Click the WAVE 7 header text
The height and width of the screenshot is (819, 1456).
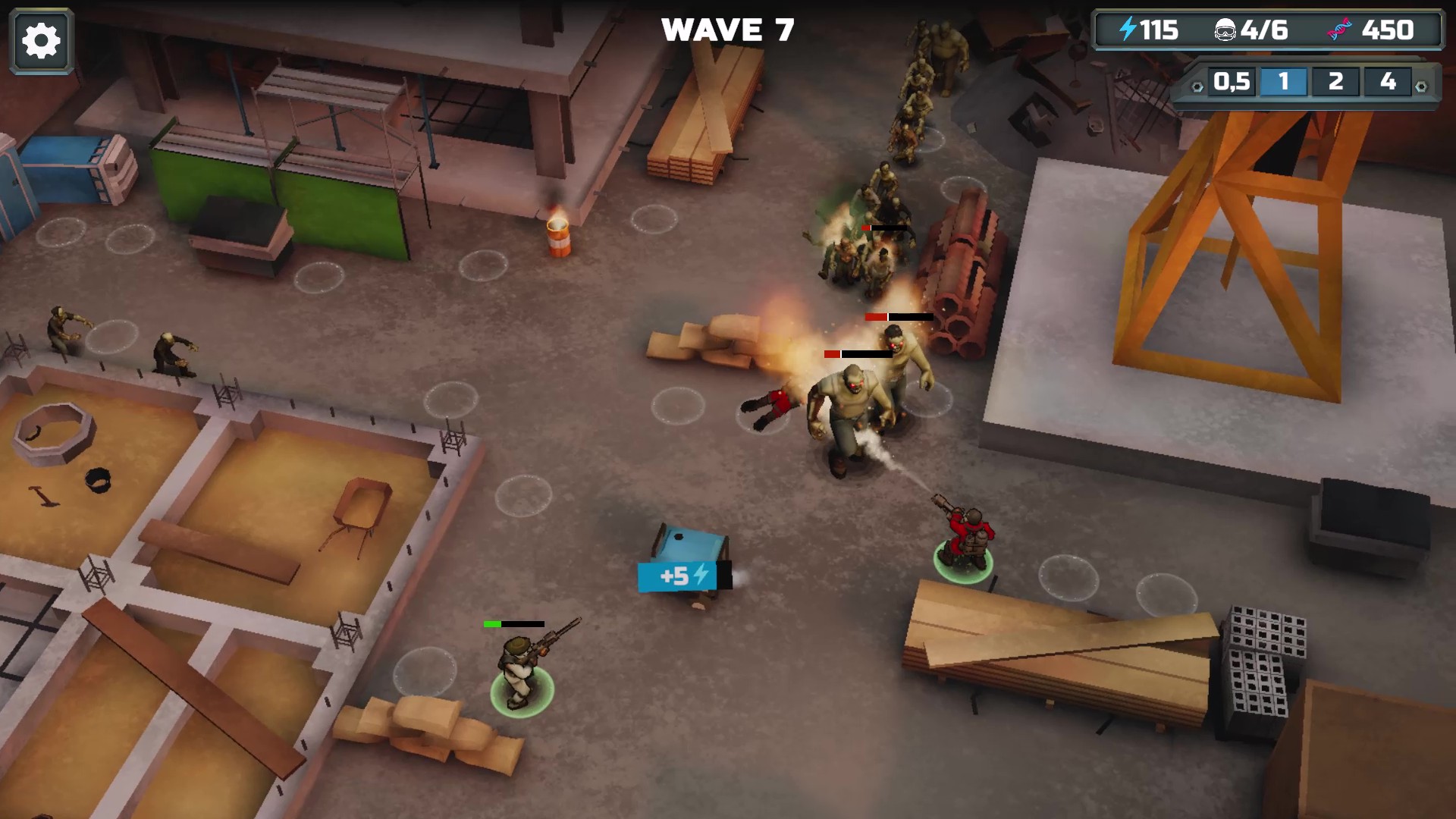(x=728, y=30)
